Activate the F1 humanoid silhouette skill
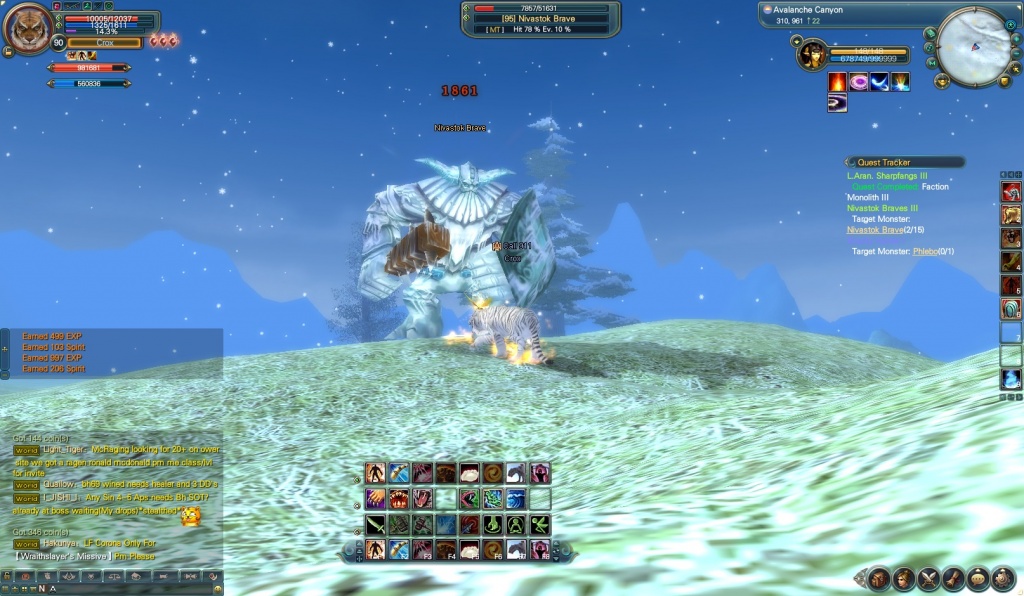The height and width of the screenshot is (596, 1024). click(375, 549)
